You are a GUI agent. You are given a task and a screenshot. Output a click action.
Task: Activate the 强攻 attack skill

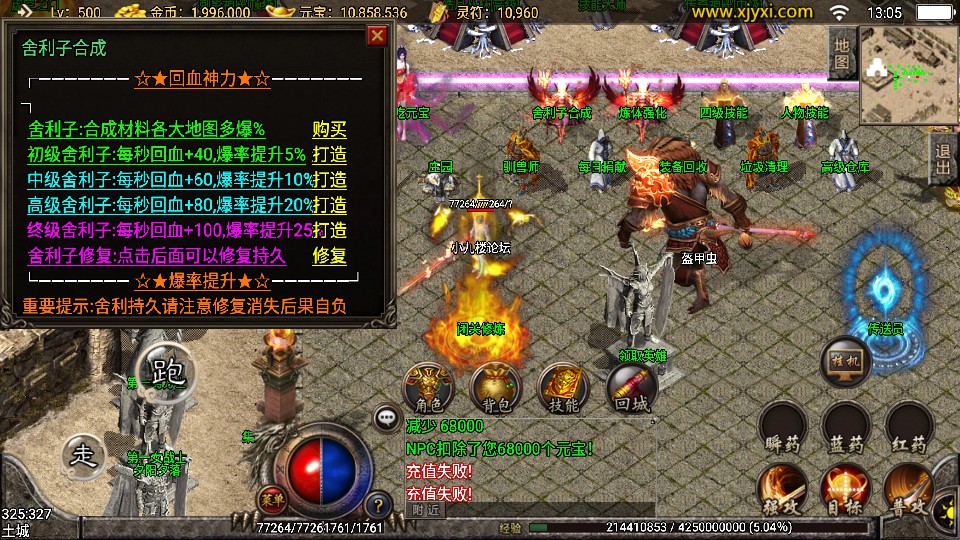tap(783, 490)
